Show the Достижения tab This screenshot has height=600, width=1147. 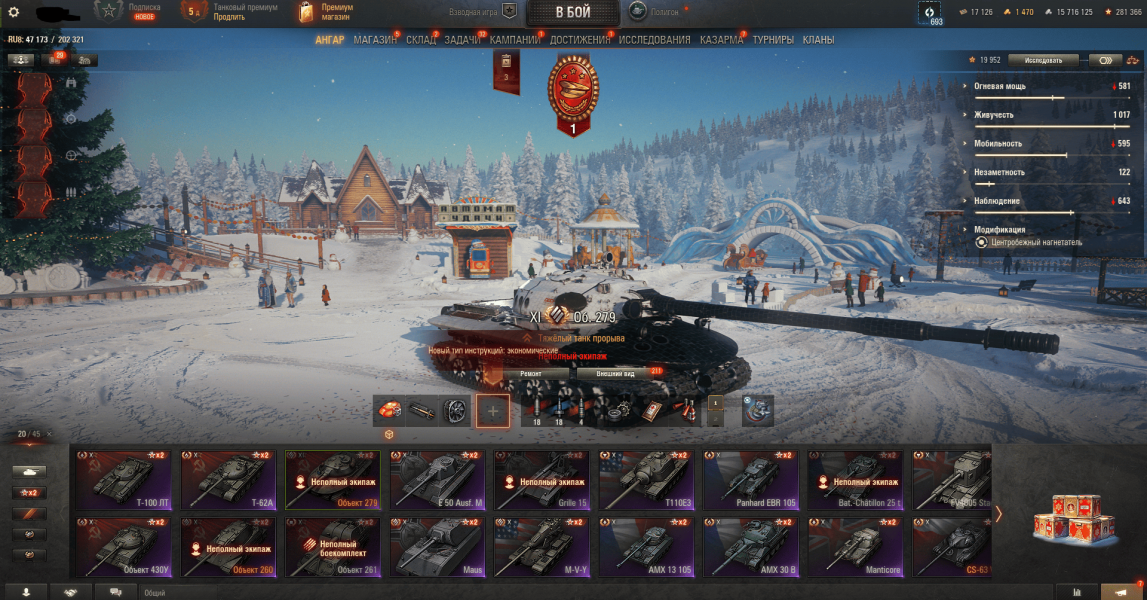[x=579, y=40]
